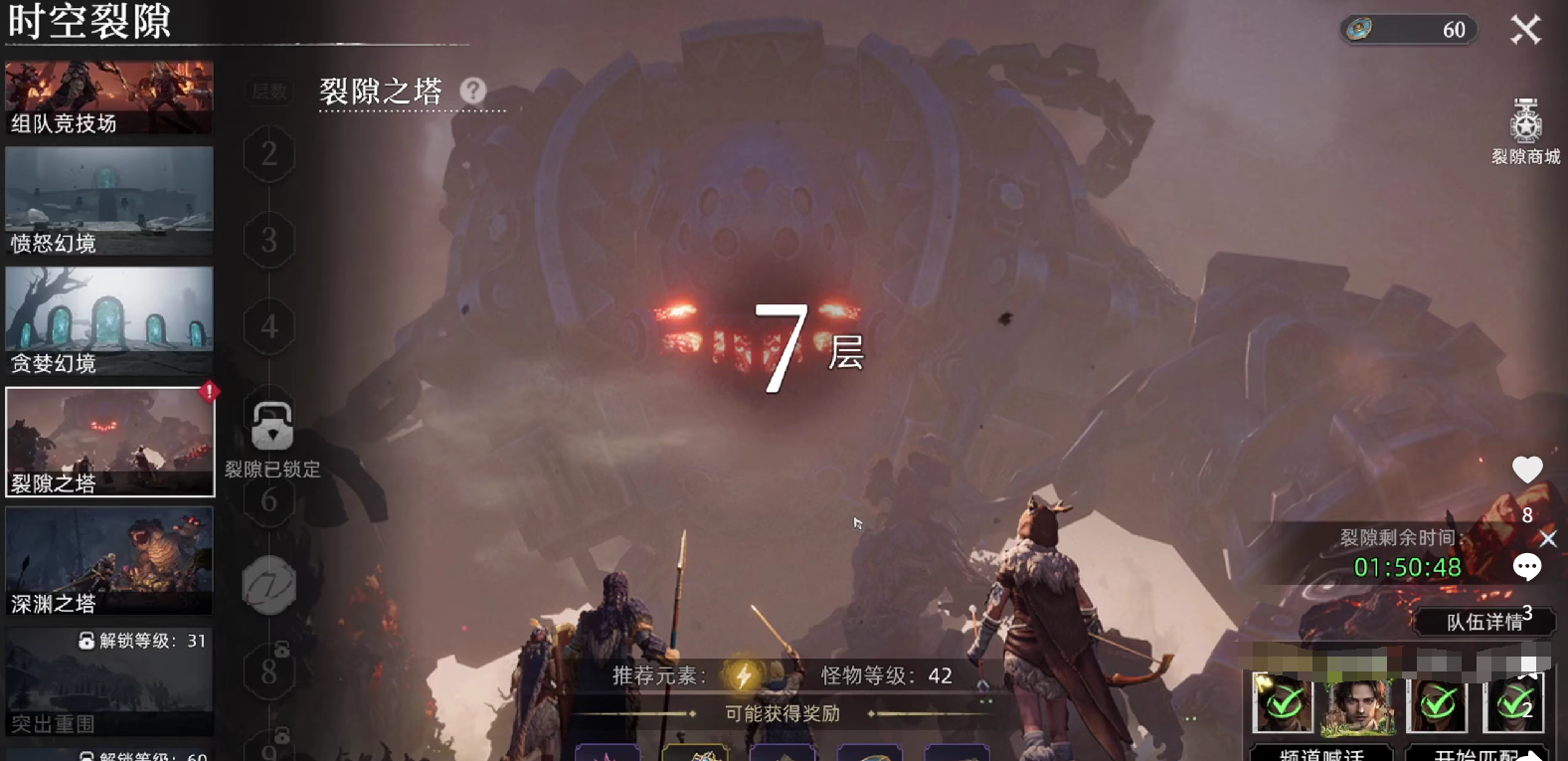The height and width of the screenshot is (761, 1568).
Task: Open the 深渊之塔 mode
Action: pos(109,561)
